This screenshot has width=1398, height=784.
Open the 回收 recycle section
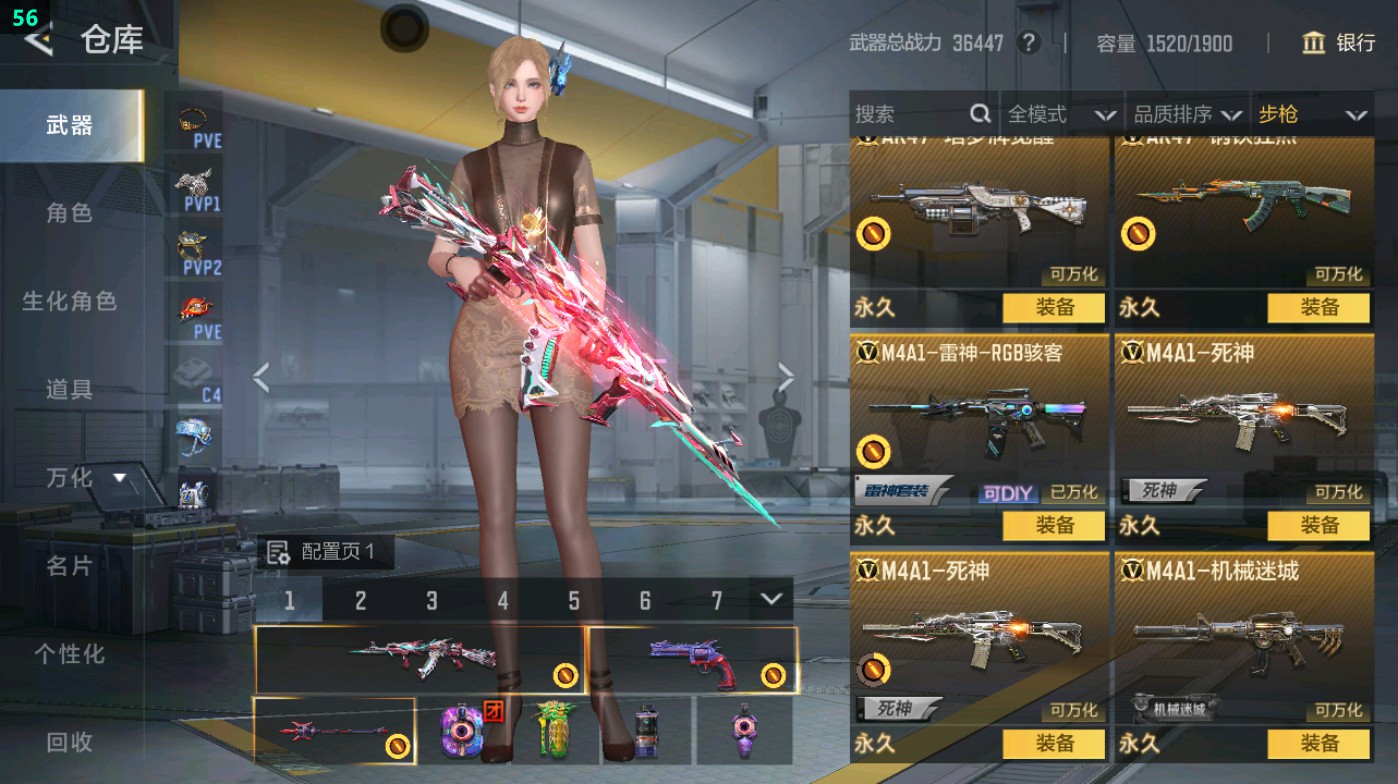69,742
